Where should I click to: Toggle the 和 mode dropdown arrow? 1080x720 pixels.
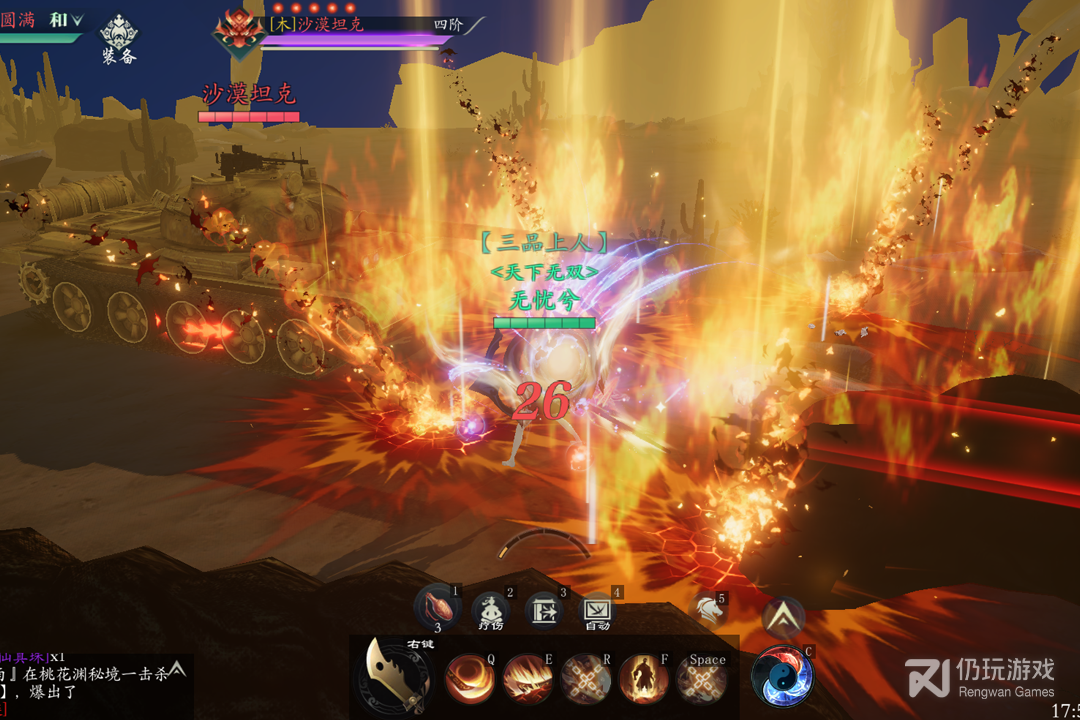(x=77, y=20)
